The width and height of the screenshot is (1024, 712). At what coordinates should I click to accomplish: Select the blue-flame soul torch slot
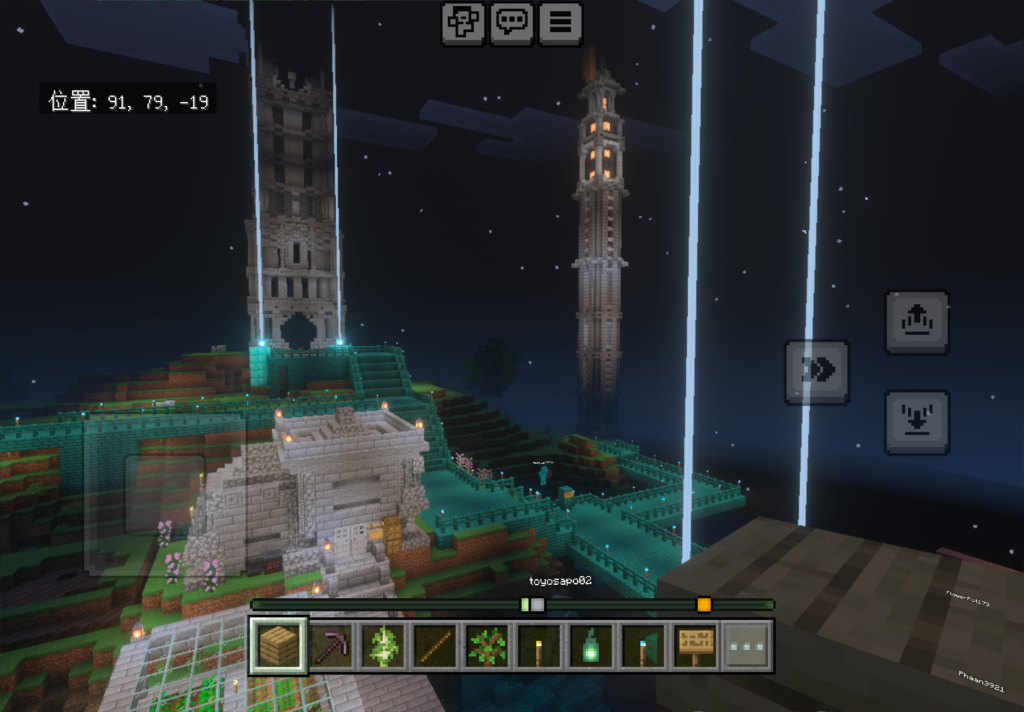[x=643, y=646]
